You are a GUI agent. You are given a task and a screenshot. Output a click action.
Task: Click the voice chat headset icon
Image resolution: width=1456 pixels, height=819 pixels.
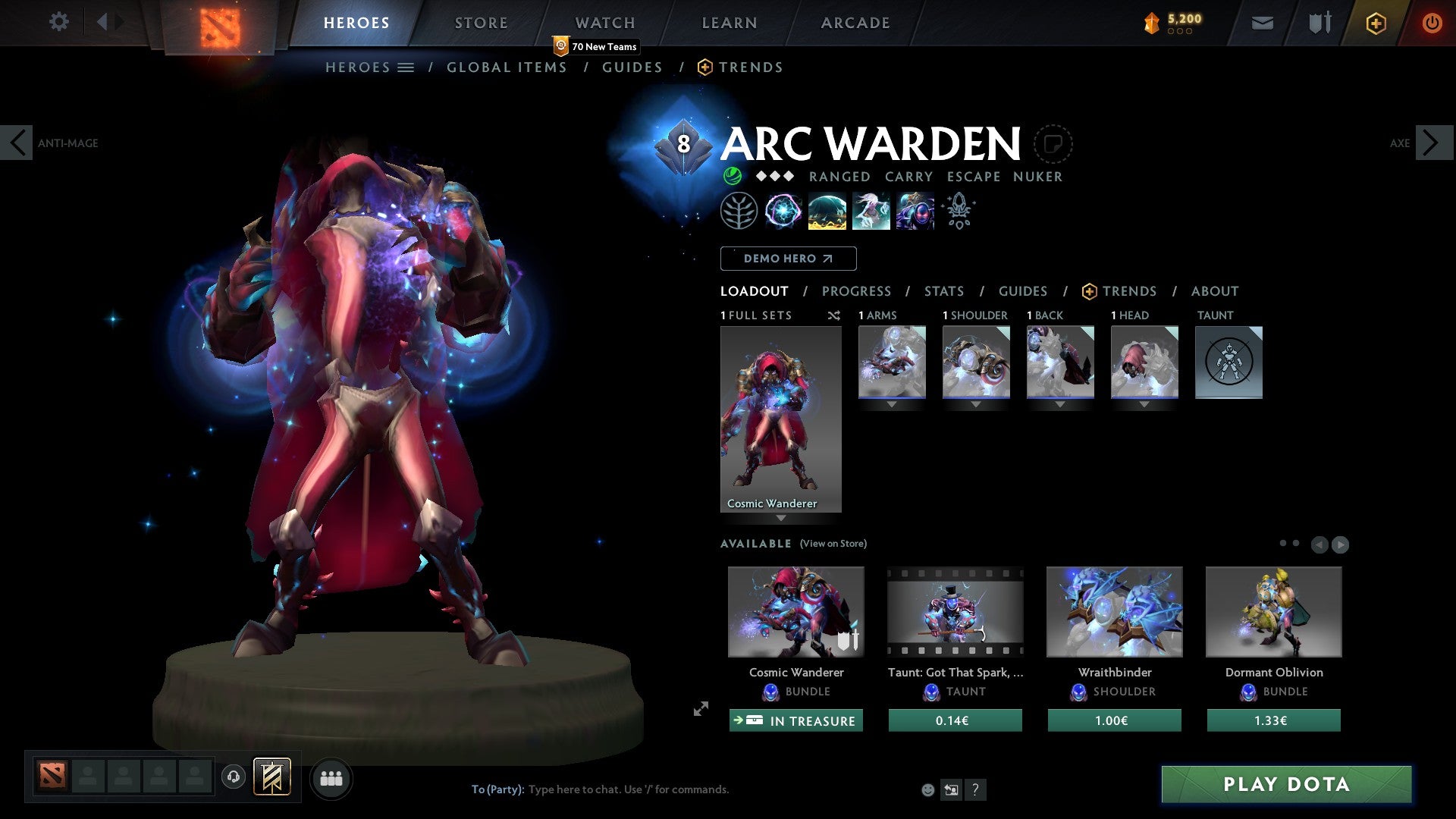(x=234, y=778)
